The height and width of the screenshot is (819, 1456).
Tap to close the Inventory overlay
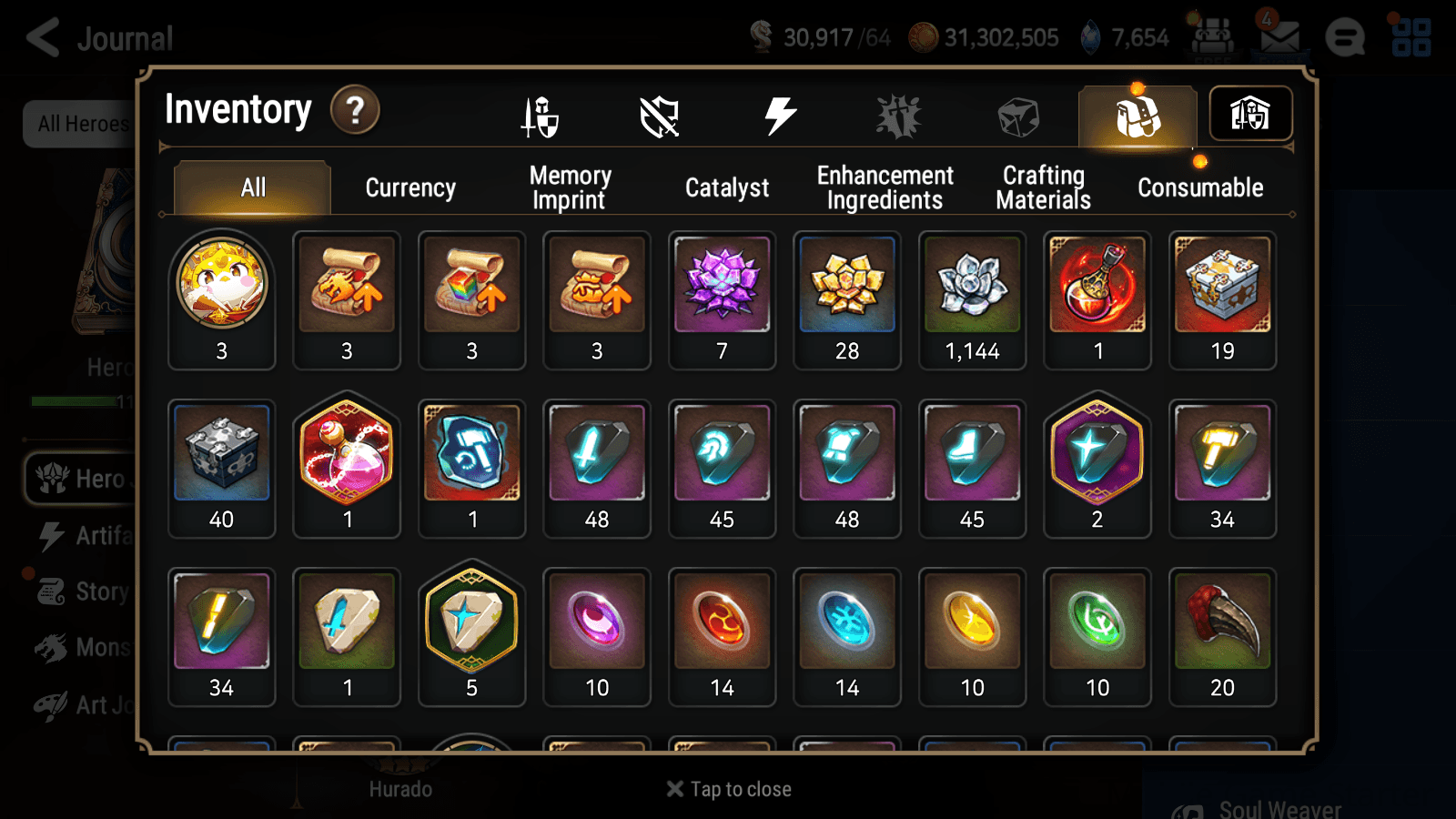[x=726, y=788]
